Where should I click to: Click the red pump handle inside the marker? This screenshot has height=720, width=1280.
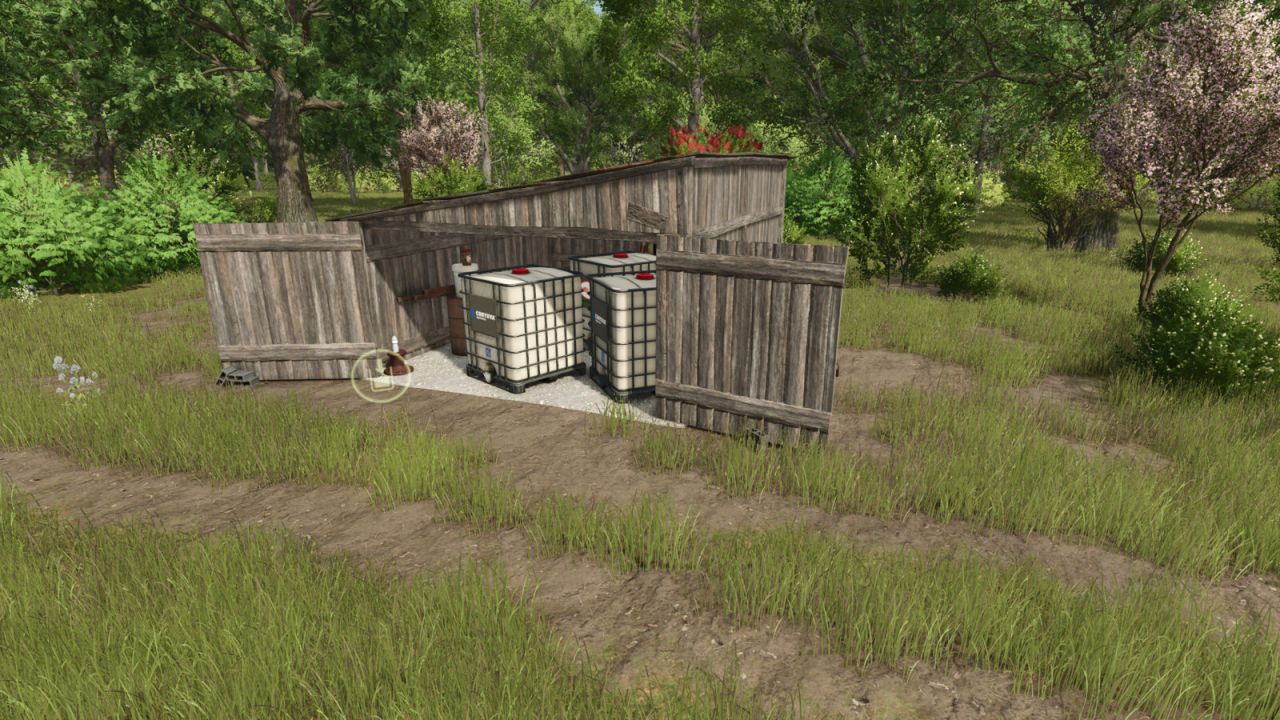coord(396,364)
